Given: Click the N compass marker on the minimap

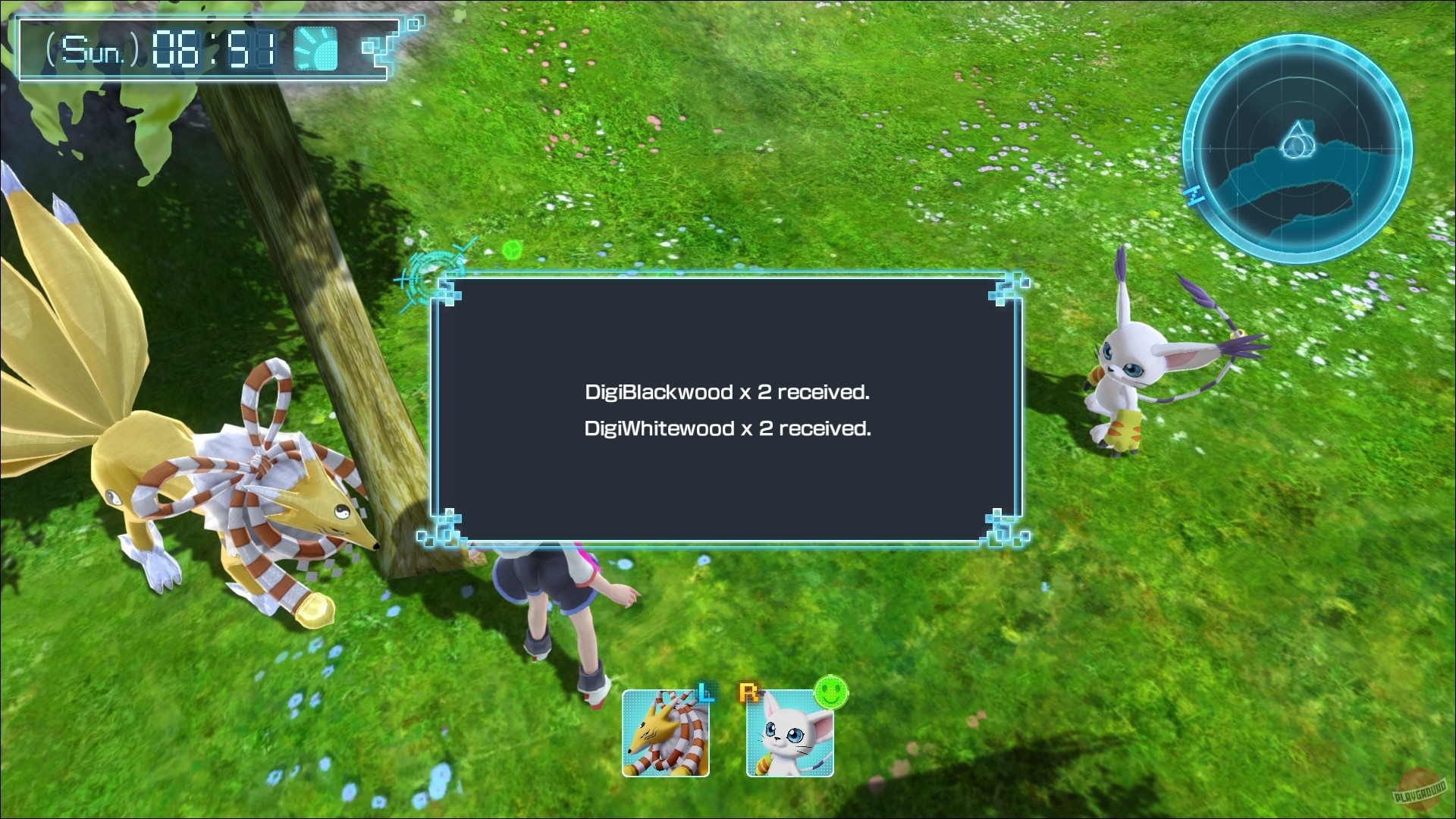Looking at the screenshot, I should (x=1194, y=195).
